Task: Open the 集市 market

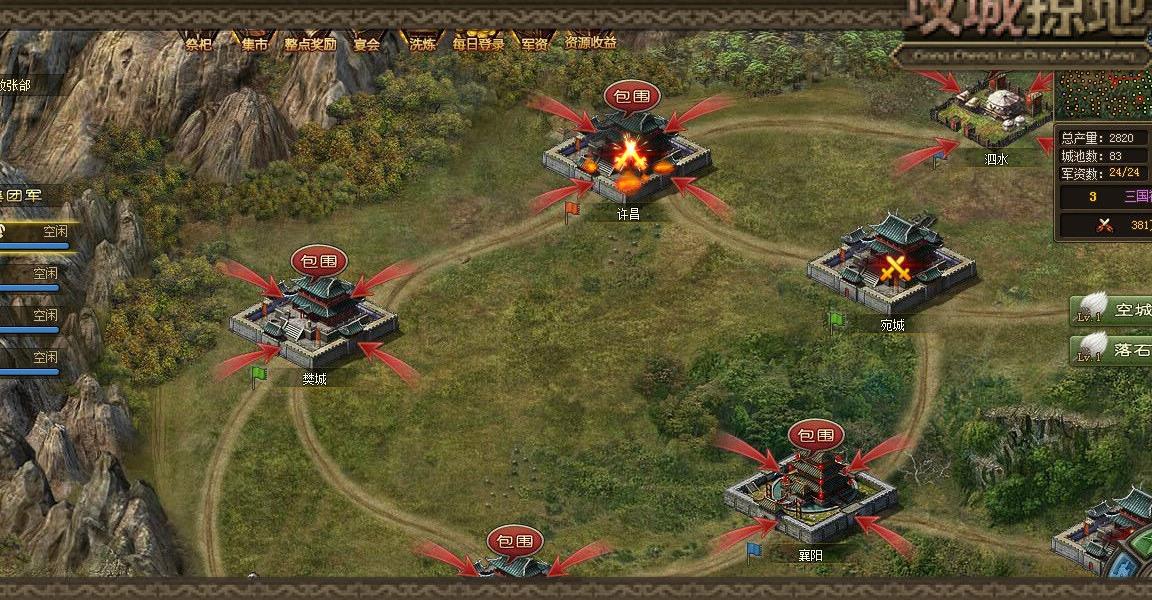Action: click(x=255, y=42)
